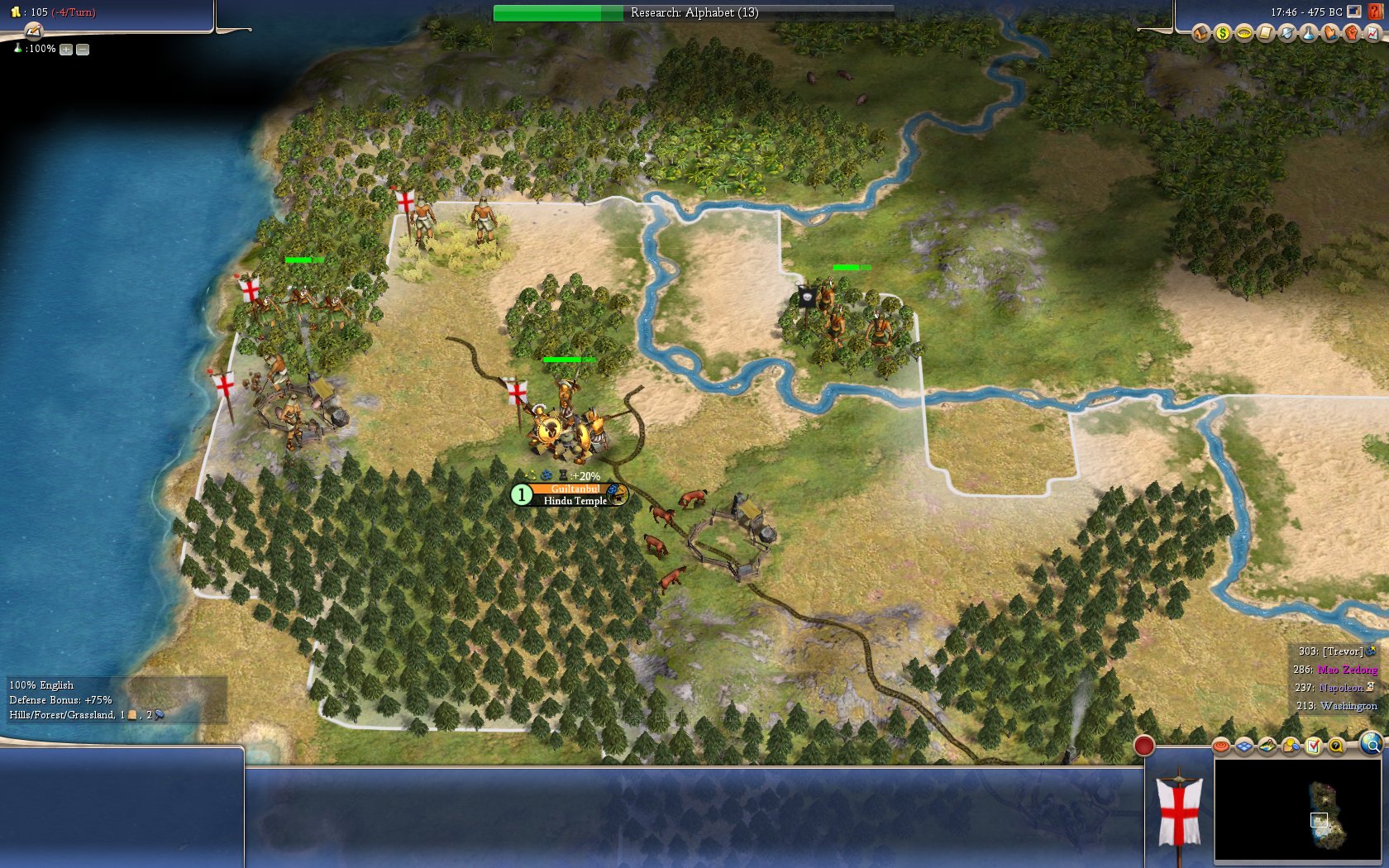Click the Alphabet research progress bar
Viewport: 1389px width, 868px height.
(x=693, y=12)
